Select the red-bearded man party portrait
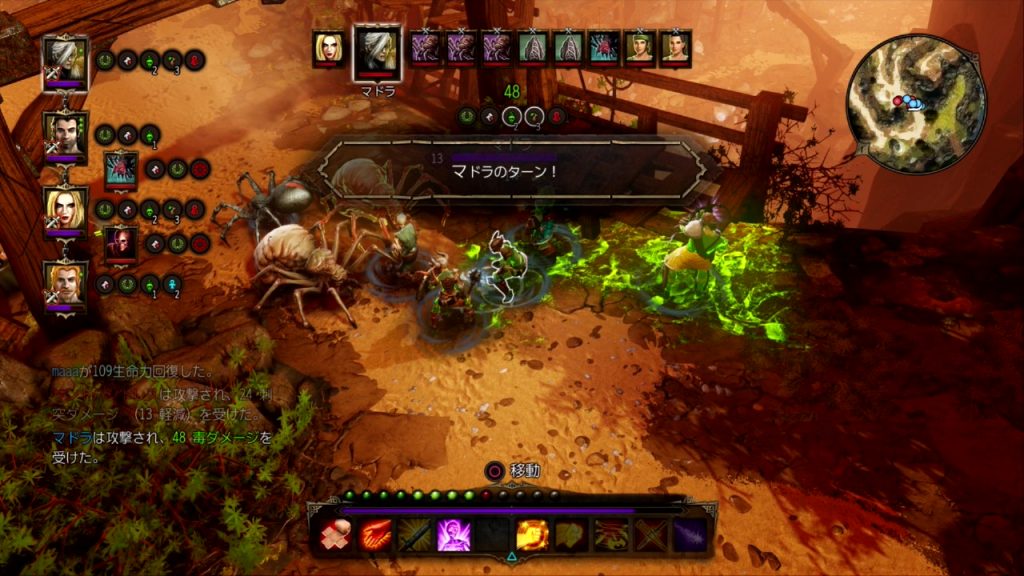The width and height of the screenshot is (1024, 576). [x=65, y=285]
